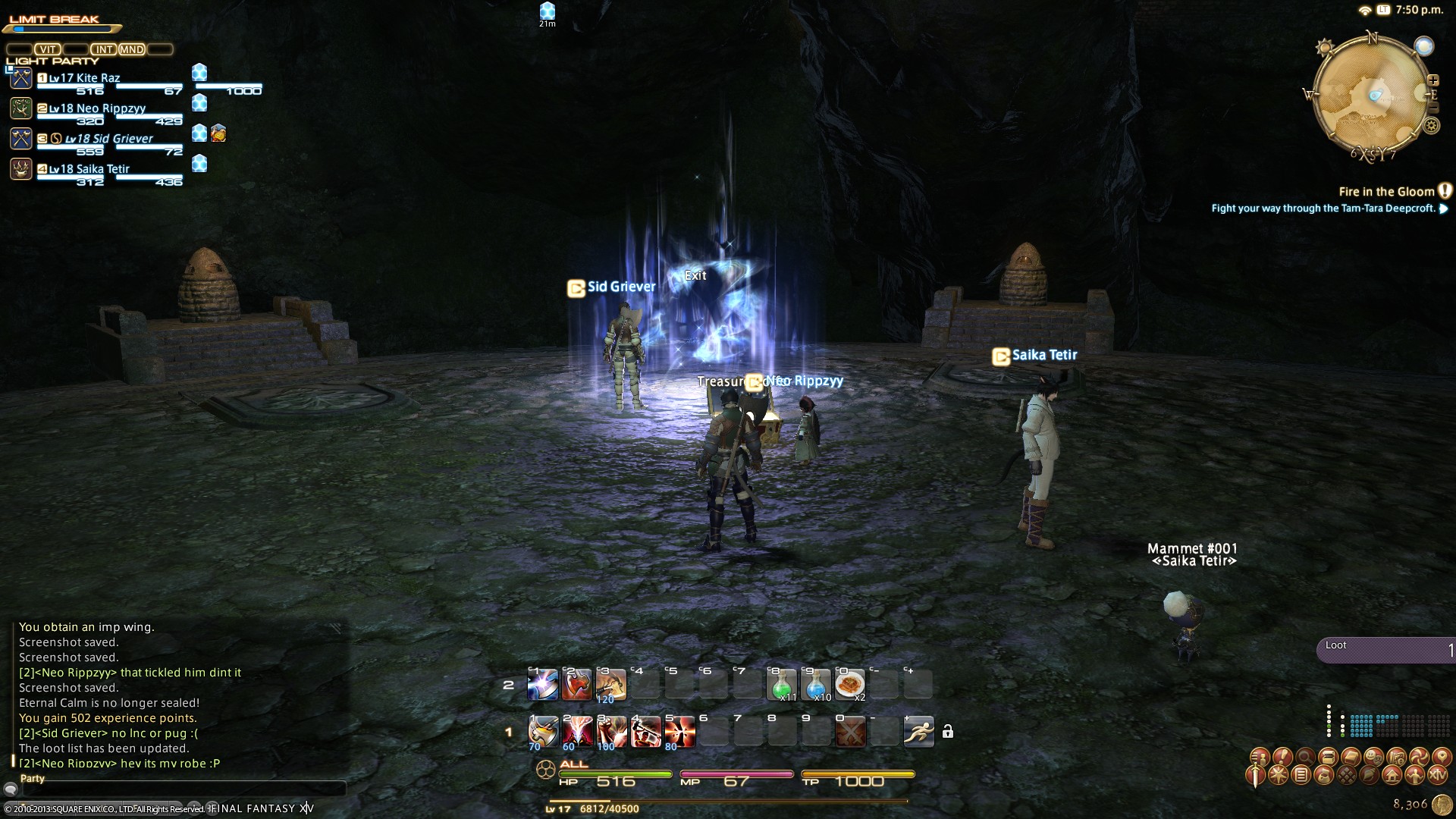This screenshot has height=819, width=1456.
Task: Target Saika Tetir in the party list
Action: (x=99, y=169)
